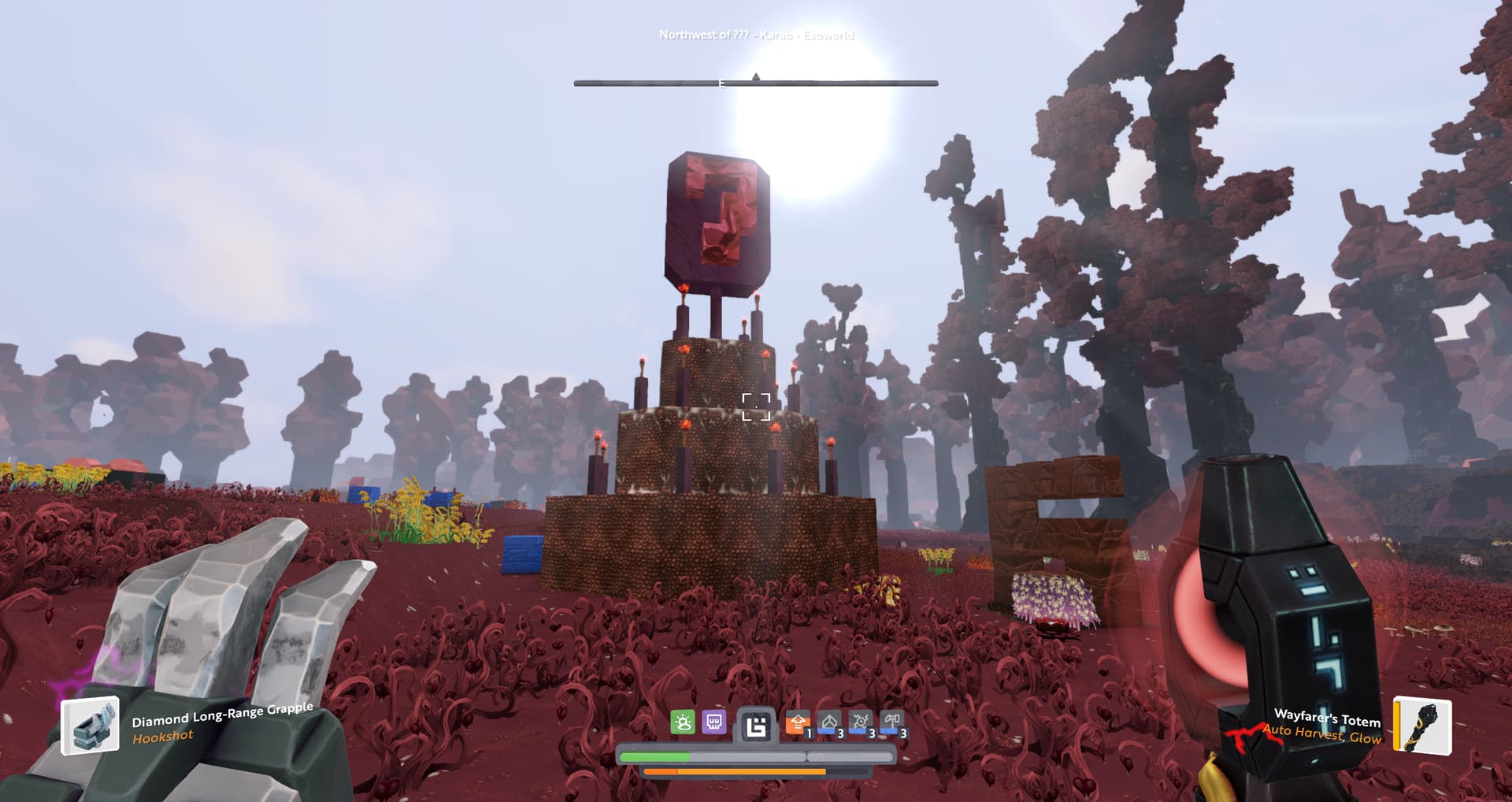The image size is (1512, 802).
Task: Open the central white face emblem
Action: 756,726
